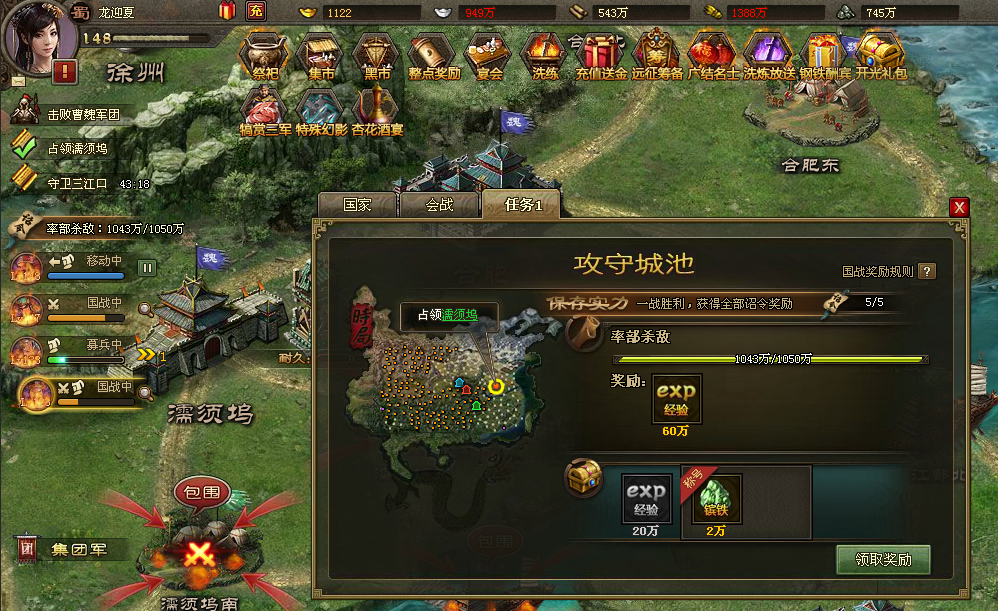
Task: Follow the 濡须坞 link in the map tooltip
Action: pyautogui.click(x=460, y=314)
